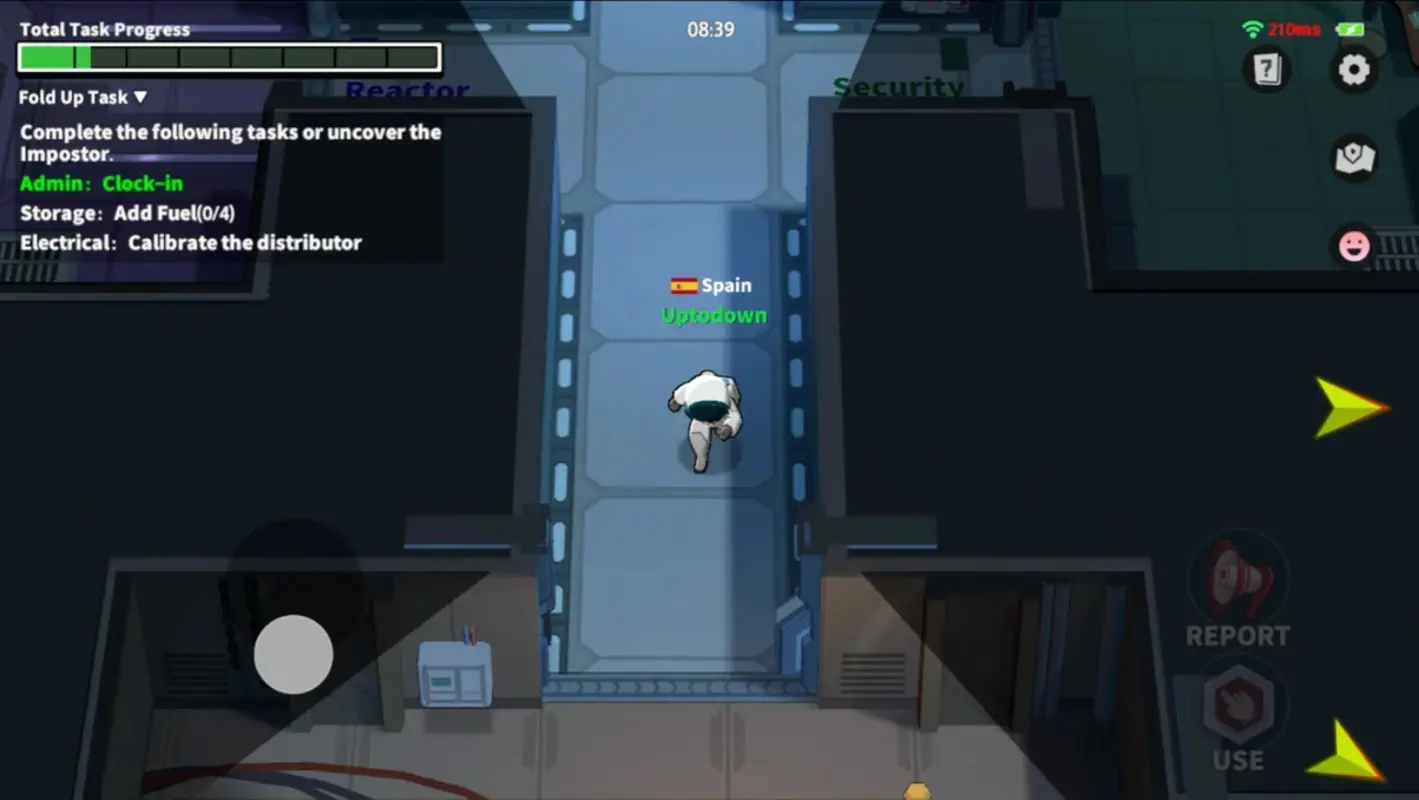
Task: Tap the player name Uptodown
Action: click(x=714, y=315)
